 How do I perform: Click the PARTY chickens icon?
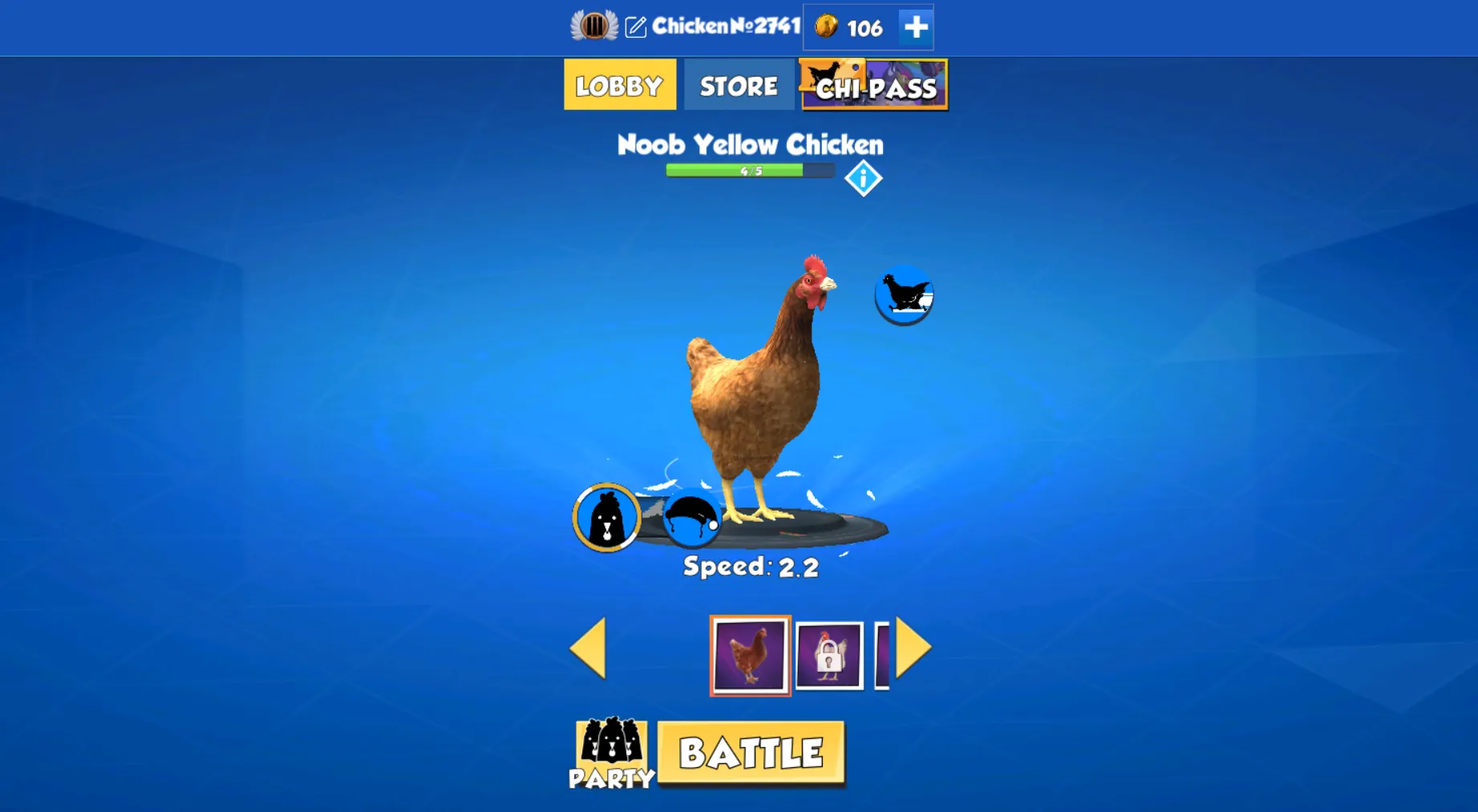[x=613, y=751]
